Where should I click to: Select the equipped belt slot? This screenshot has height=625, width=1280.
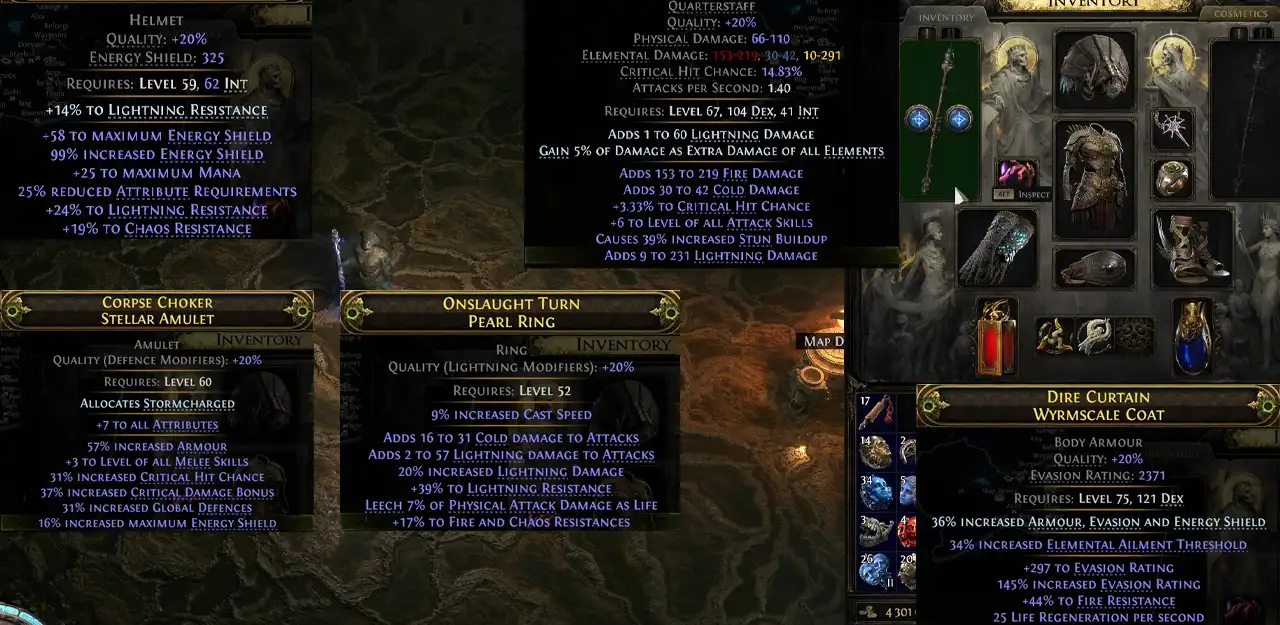point(1094,268)
